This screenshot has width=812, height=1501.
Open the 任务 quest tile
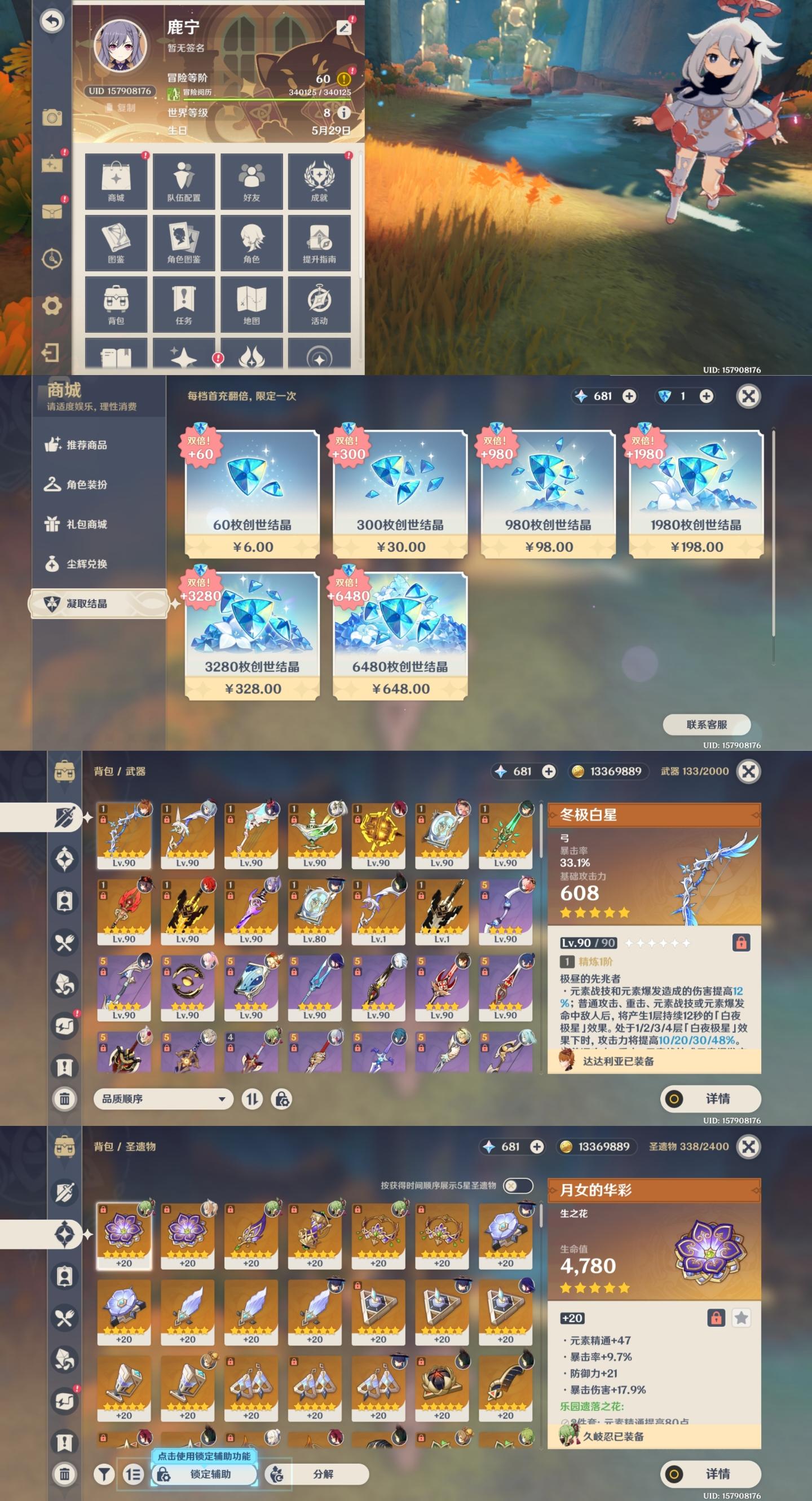click(x=183, y=304)
